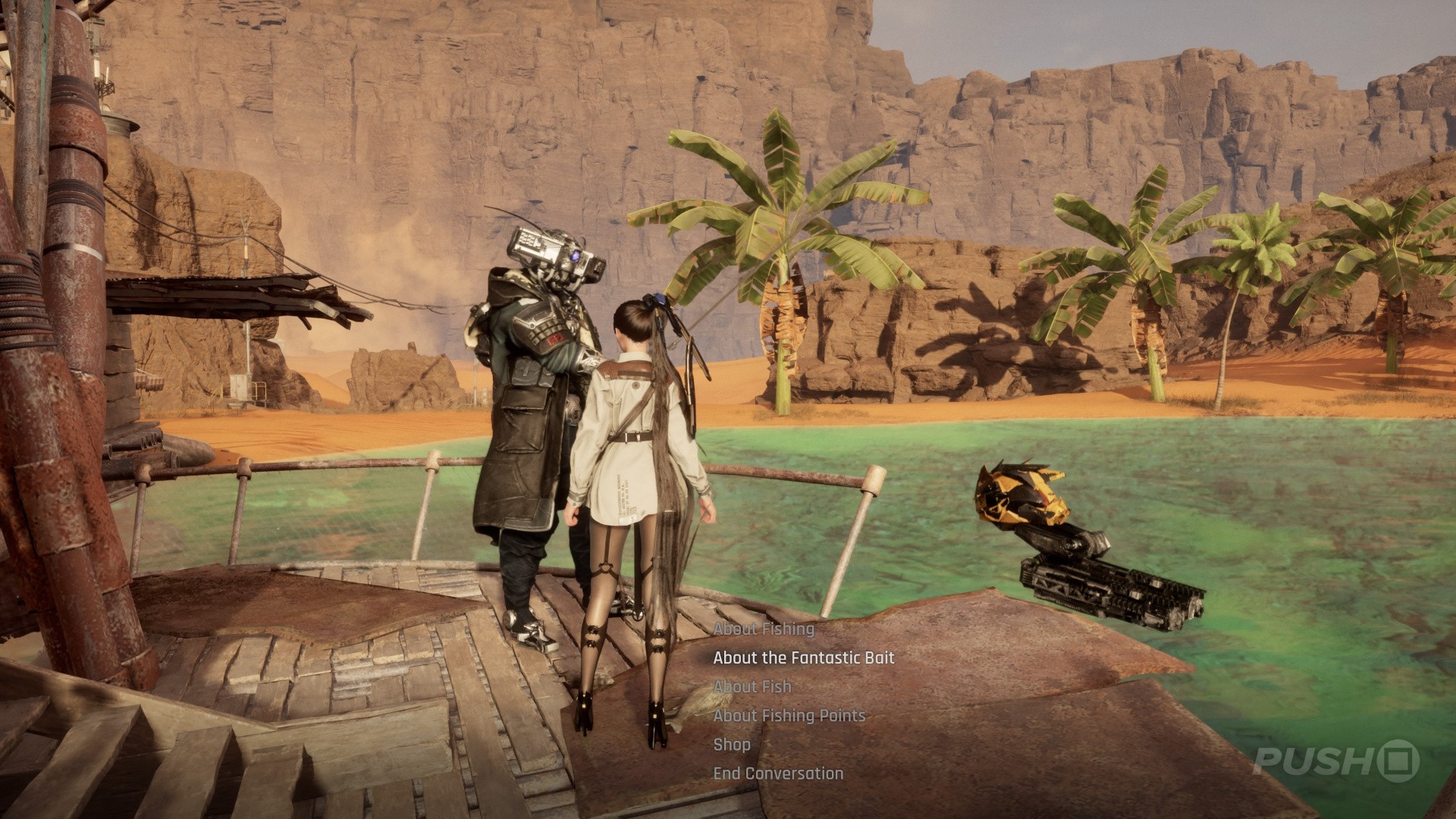
Task: Click End Conversation
Action: pos(778,773)
